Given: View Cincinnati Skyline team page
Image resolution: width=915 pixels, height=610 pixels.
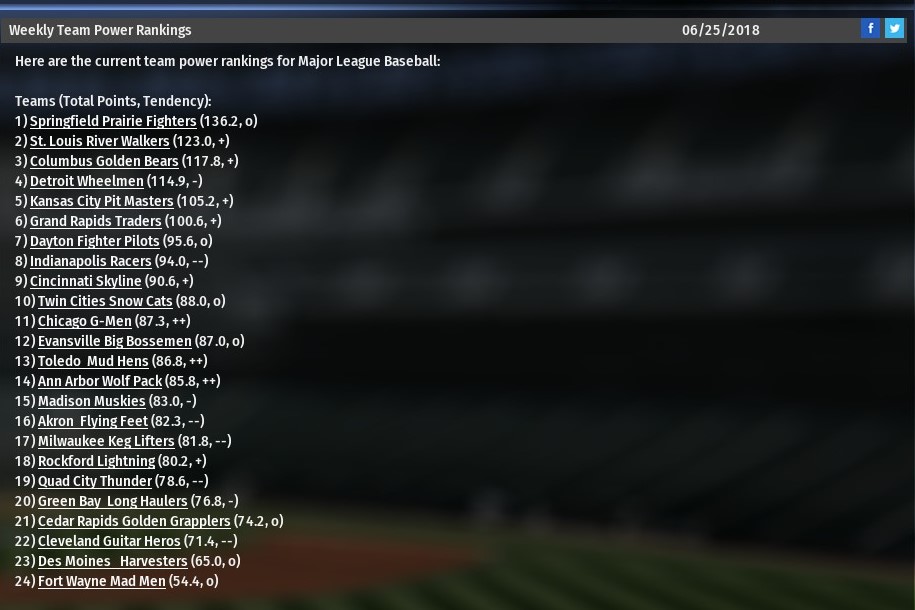Looking at the screenshot, I should coord(86,281).
